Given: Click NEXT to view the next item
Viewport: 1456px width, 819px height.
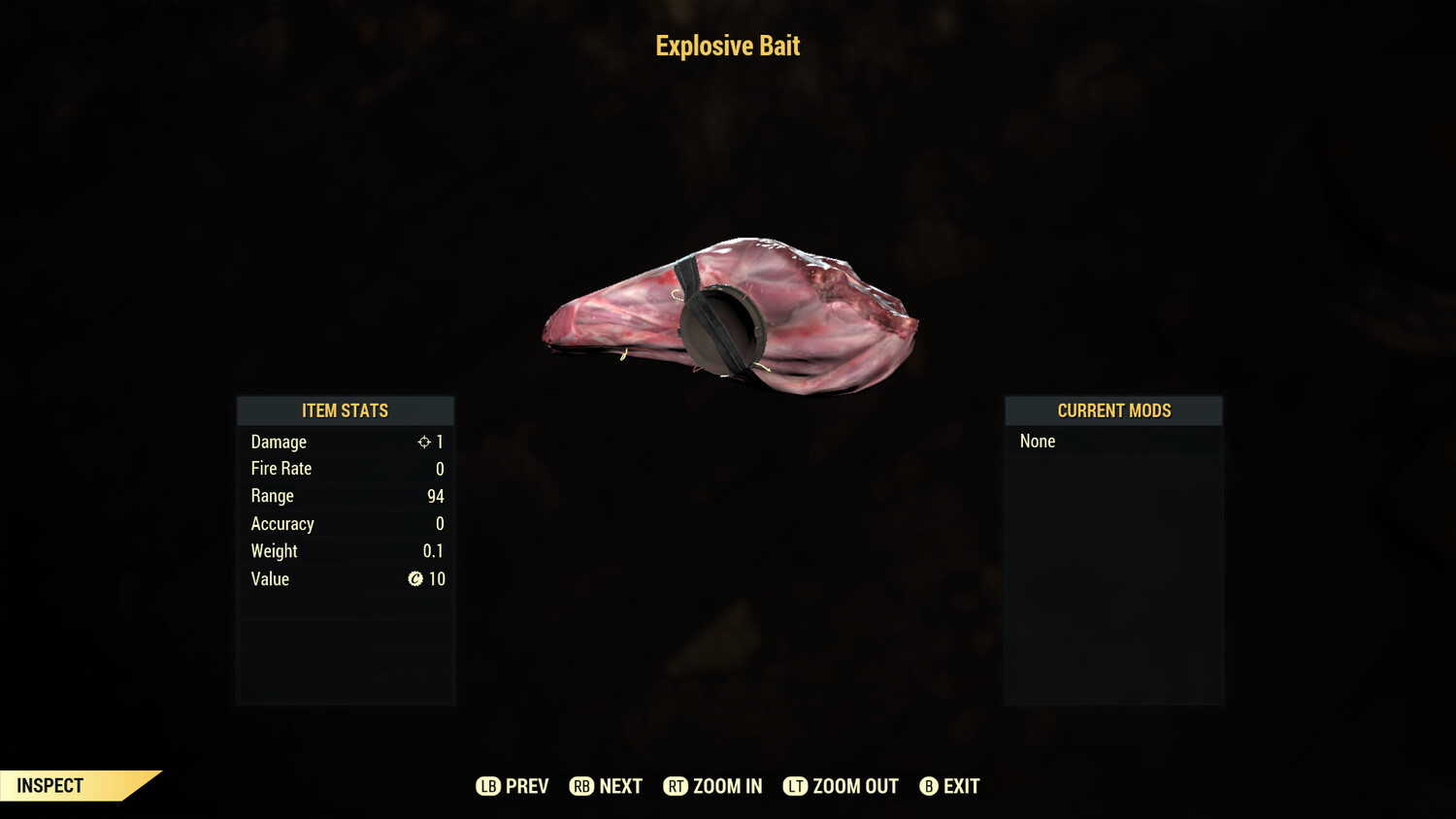Looking at the screenshot, I should pyautogui.click(x=621, y=786).
